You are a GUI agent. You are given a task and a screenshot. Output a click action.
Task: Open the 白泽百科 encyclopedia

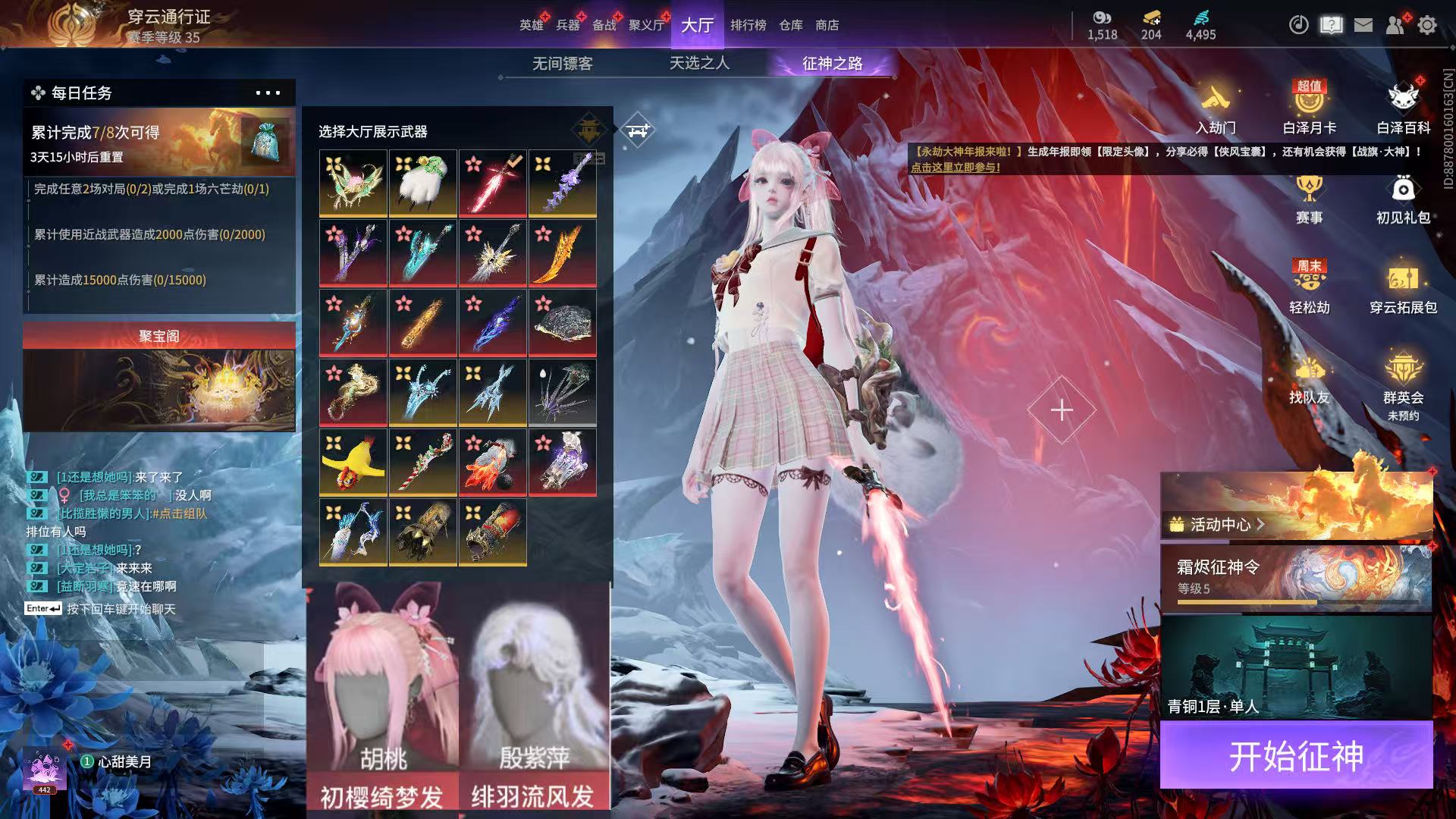coord(1403,106)
